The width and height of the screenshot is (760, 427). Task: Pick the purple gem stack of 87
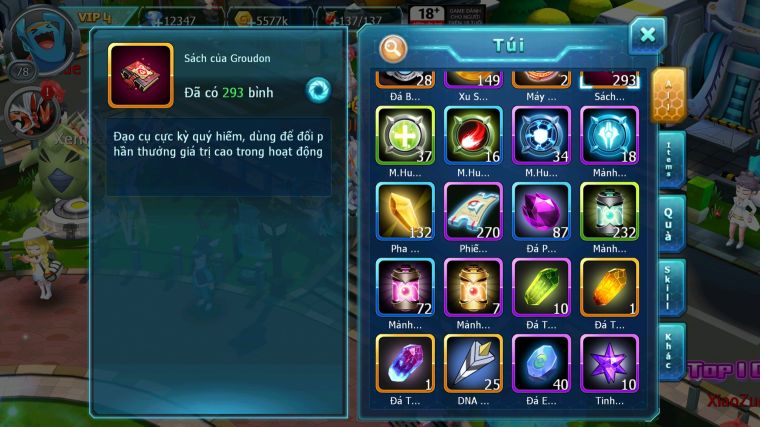pyautogui.click(x=541, y=211)
